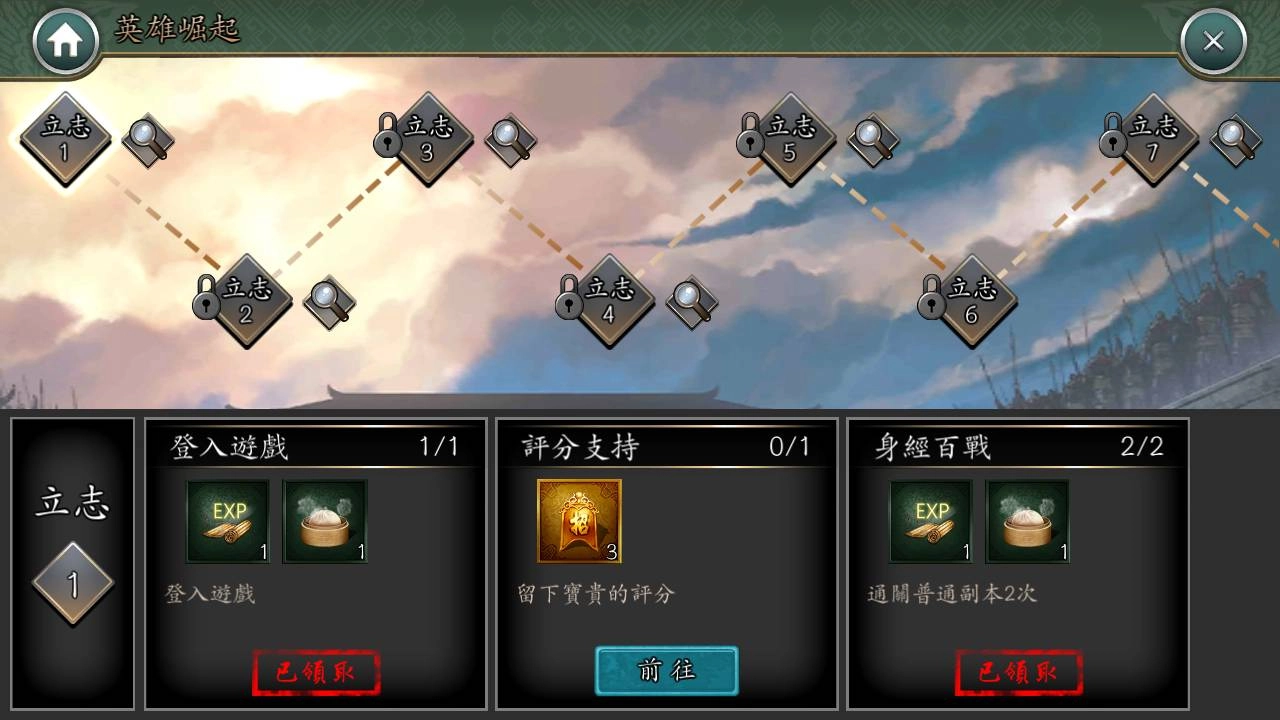This screenshot has width=1280, height=720.
Task: Click the steamed bun reward icon under 登入遊戲
Action: [x=324, y=520]
